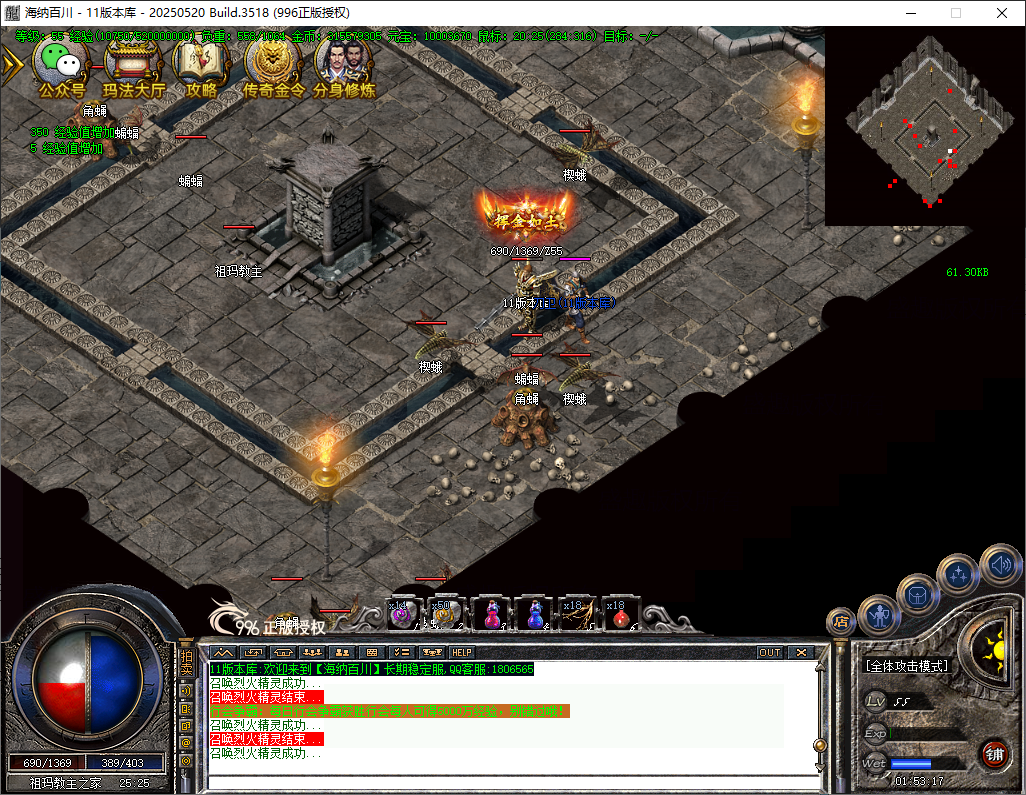Switch the 全体攻击模式 attack mode label
Viewport: 1026px width, 795px height.
(907, 666)
